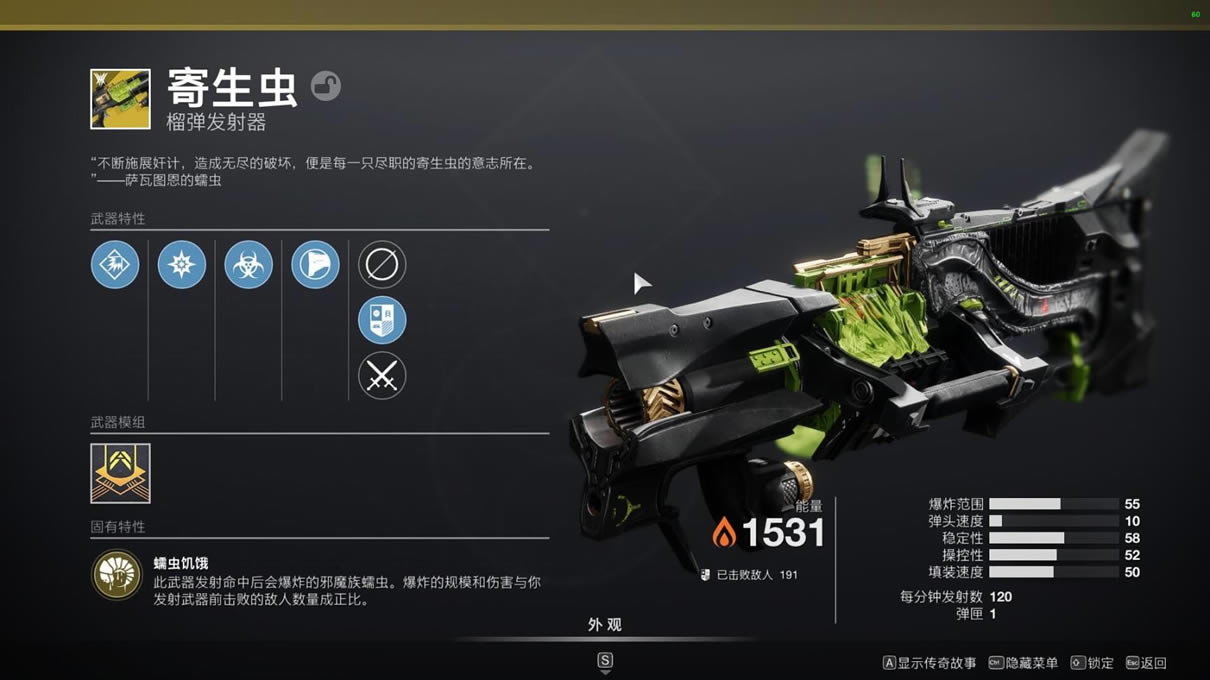Pick the flag-shaped perk icon

pos(315,265)
